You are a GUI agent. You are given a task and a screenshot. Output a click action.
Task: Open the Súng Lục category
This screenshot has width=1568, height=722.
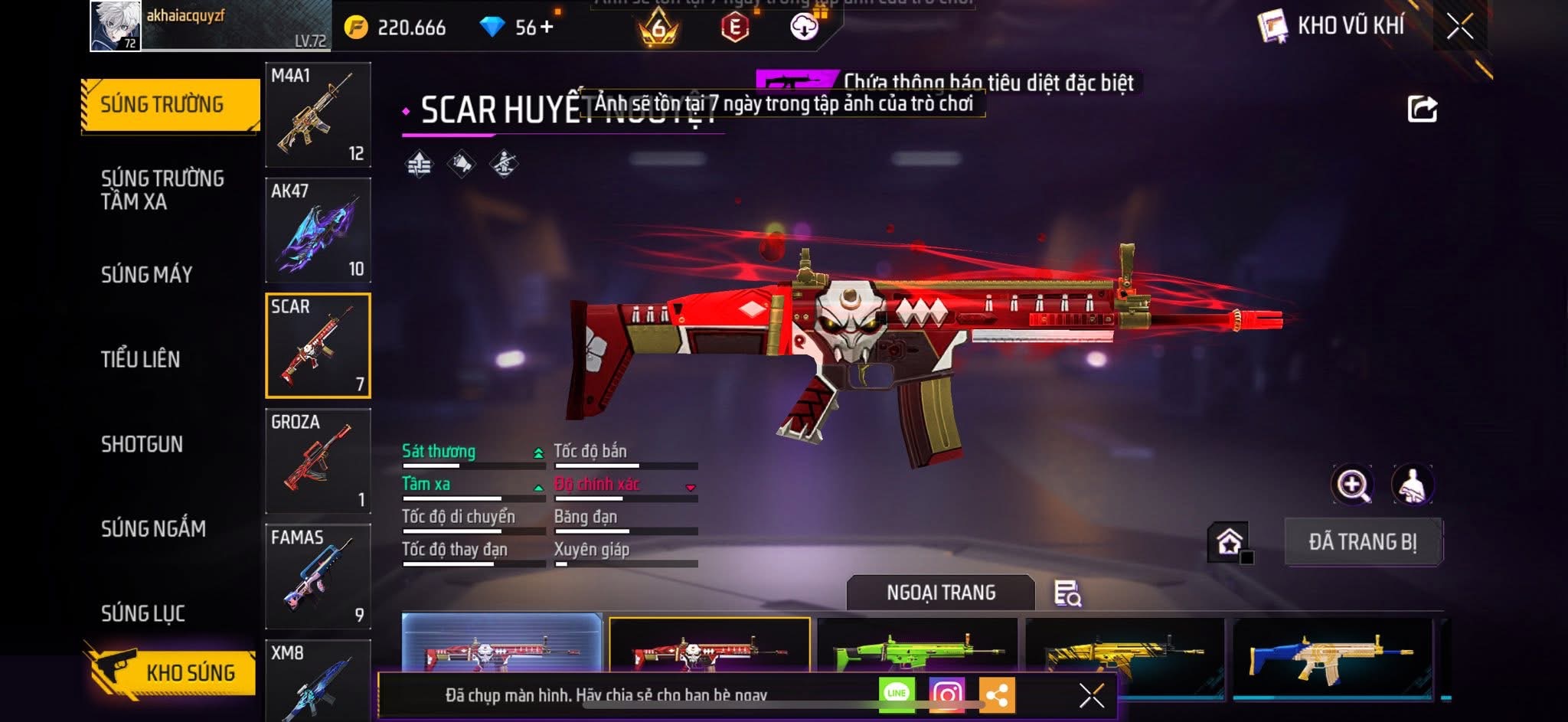[143, 613]
